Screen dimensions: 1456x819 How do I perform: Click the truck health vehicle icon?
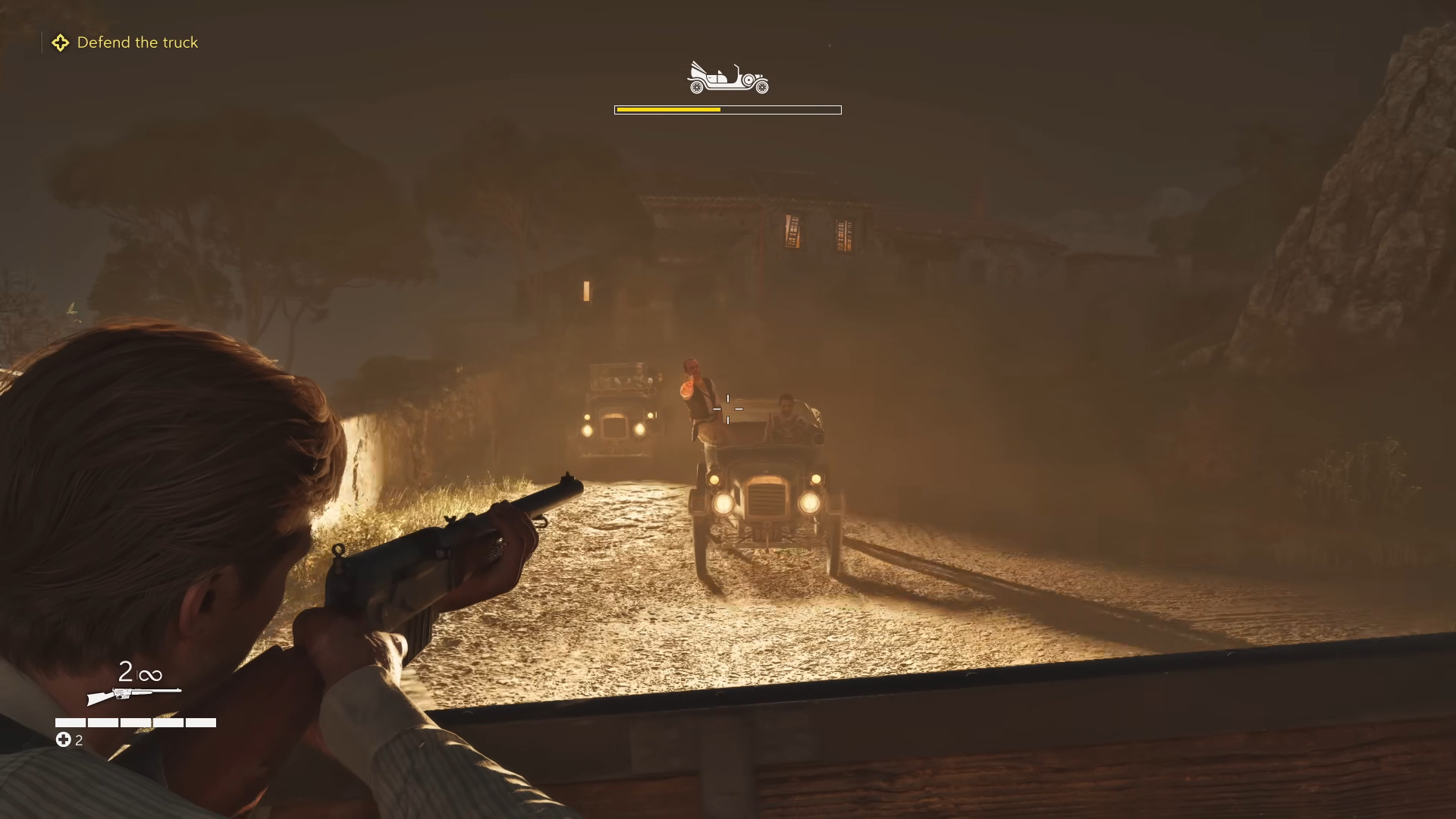click(727, 78)
